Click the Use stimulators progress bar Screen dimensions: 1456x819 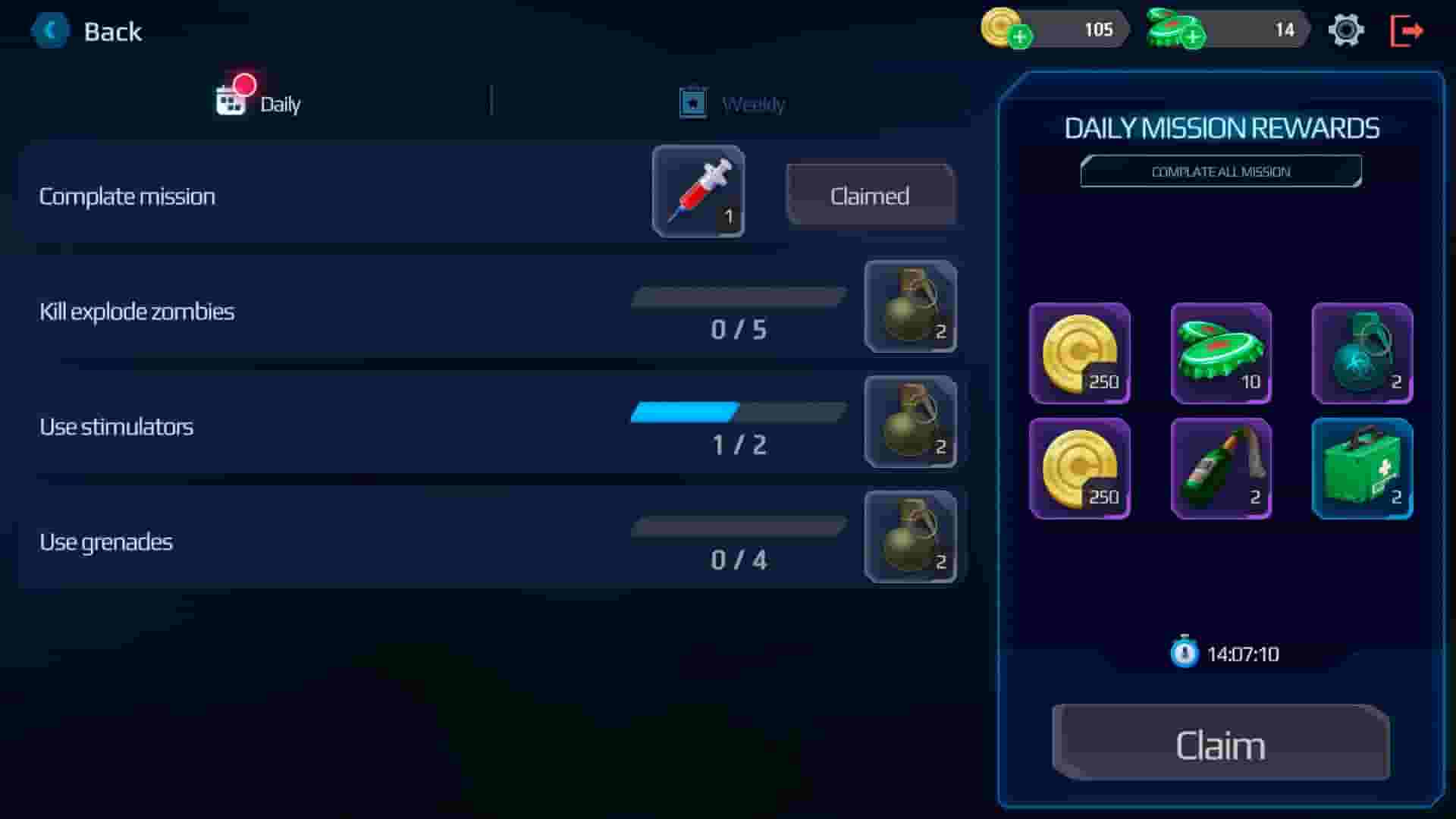pyautogui.click(x=739, y=412)
